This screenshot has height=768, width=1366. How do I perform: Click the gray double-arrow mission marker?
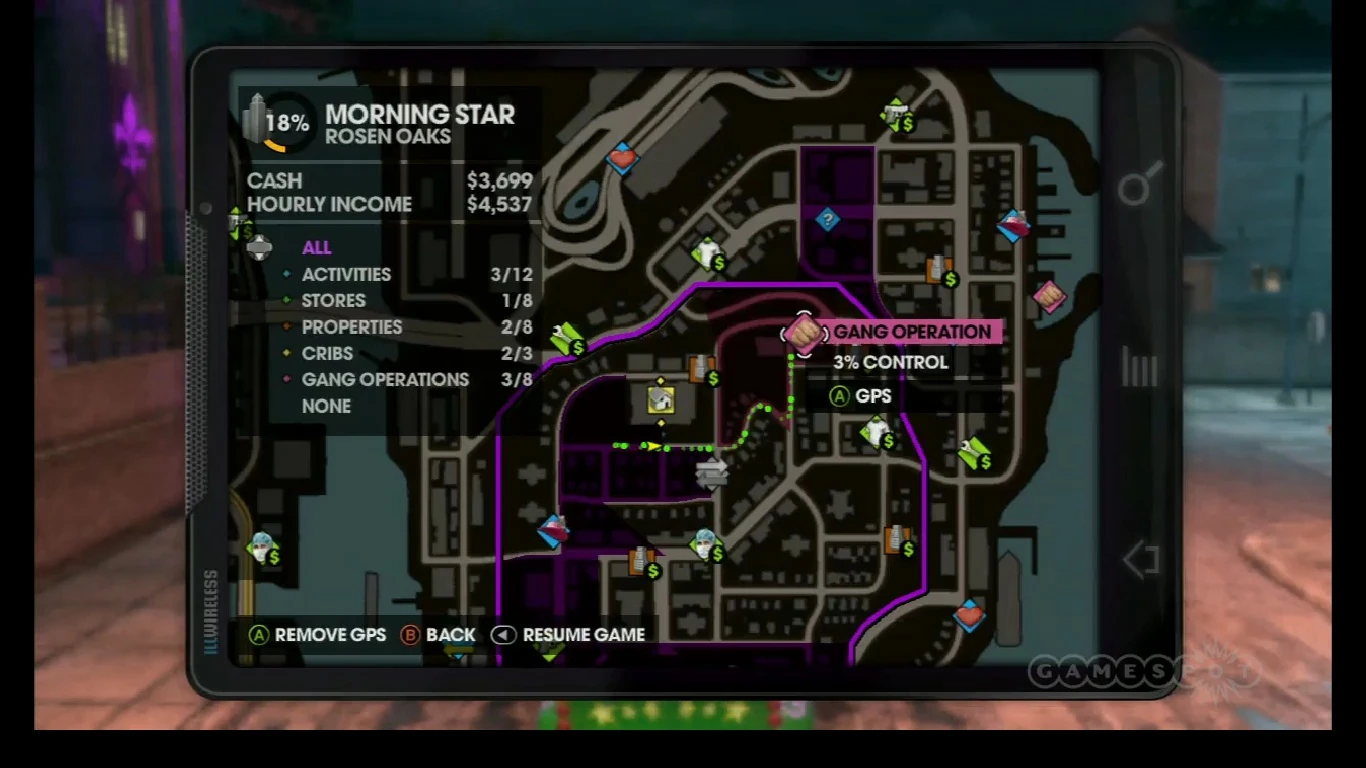[x=712, y=474]
